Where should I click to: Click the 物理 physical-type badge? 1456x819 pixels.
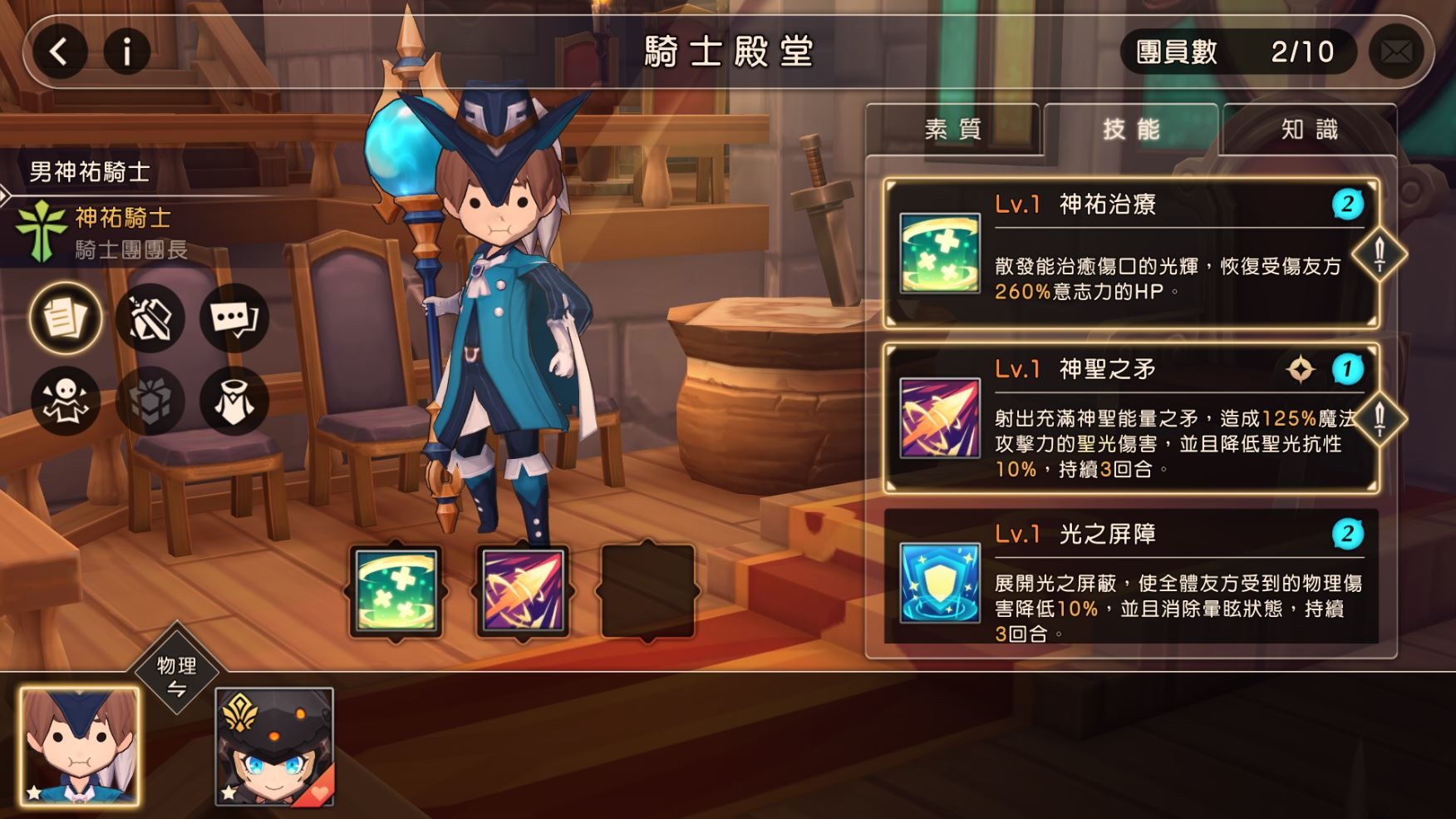click(x=177, y=673)
